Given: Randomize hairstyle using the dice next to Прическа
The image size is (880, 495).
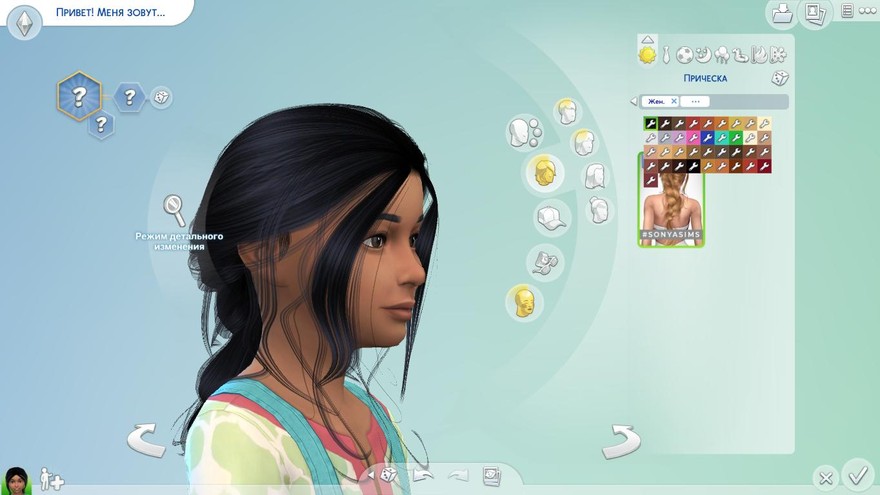Looking at the screenshot, I should (x=779, y=78).
